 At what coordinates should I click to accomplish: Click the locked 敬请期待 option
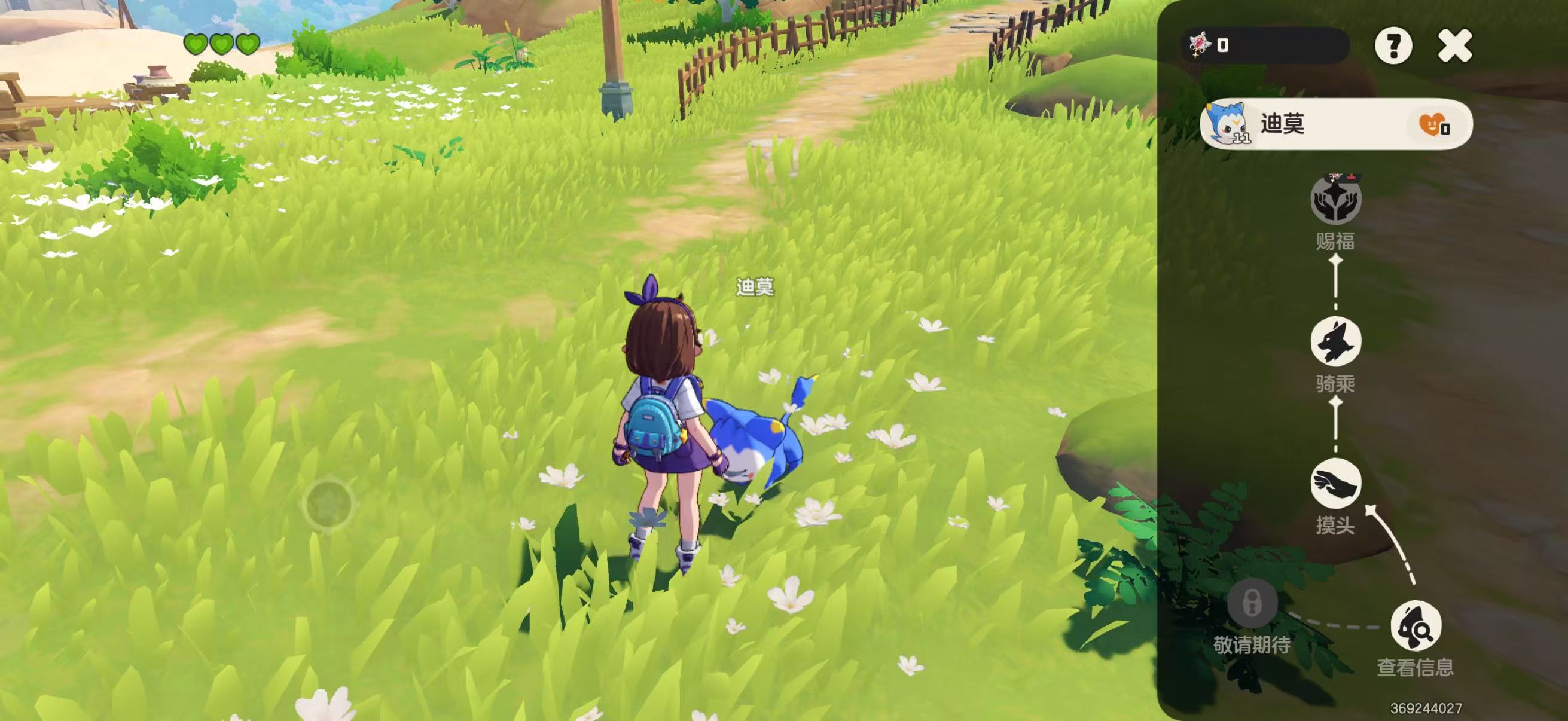[1252, 604]
